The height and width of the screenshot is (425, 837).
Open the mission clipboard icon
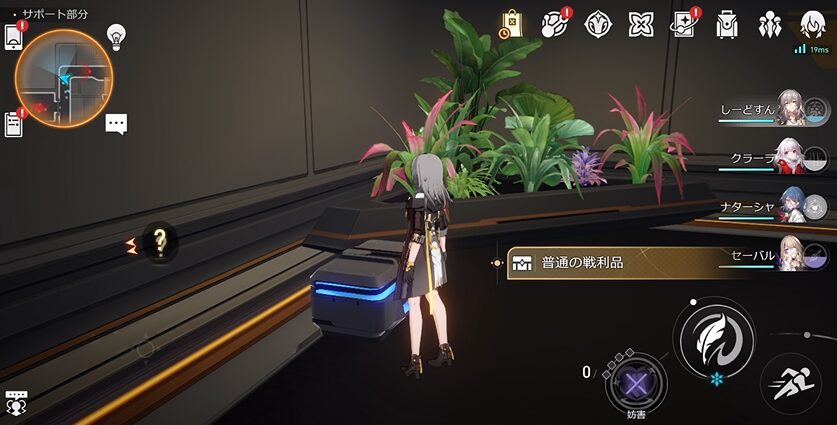coord(13,123)
